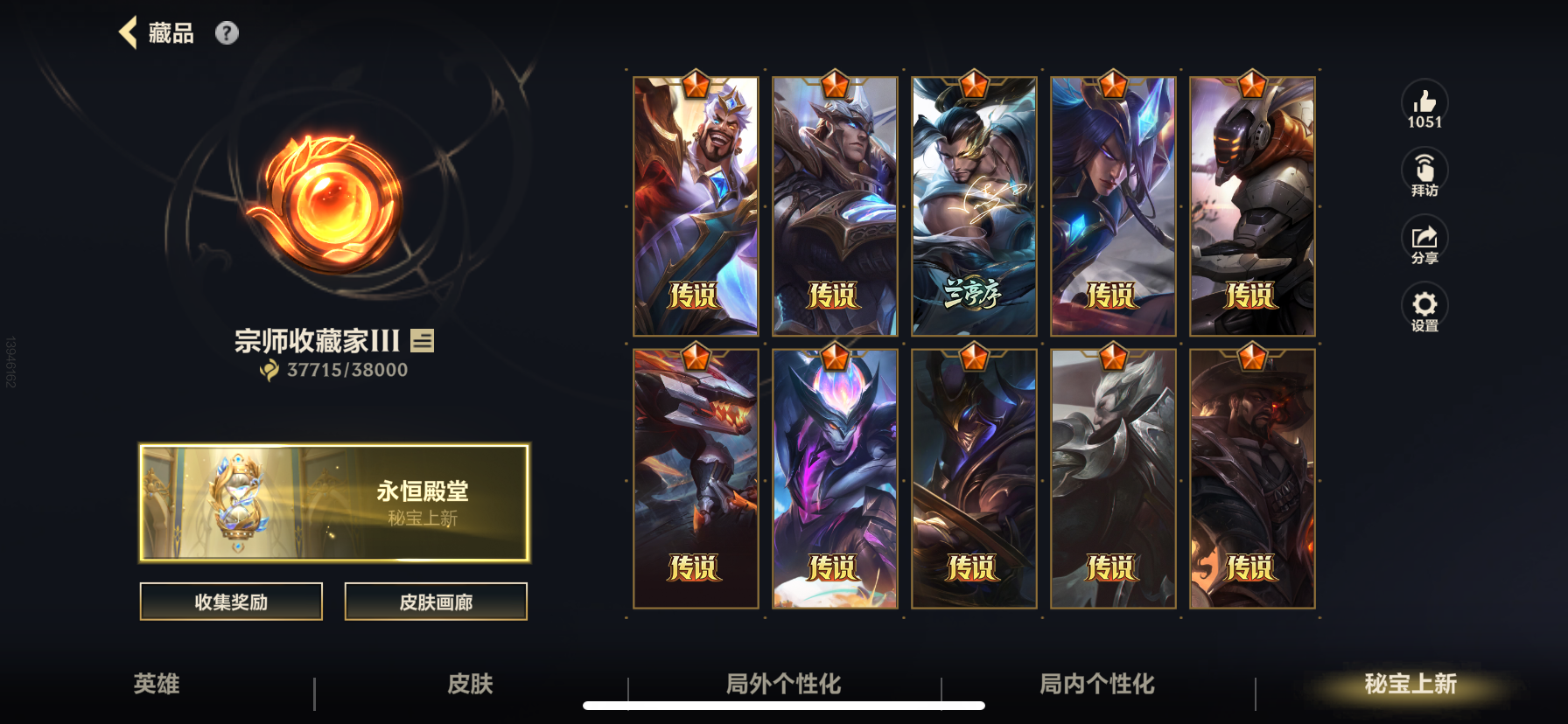Expand the 永恒殿堂 treasure banner
Image resolution: width=1568 pixels, height=724 pixels.
tap(333, 502)
